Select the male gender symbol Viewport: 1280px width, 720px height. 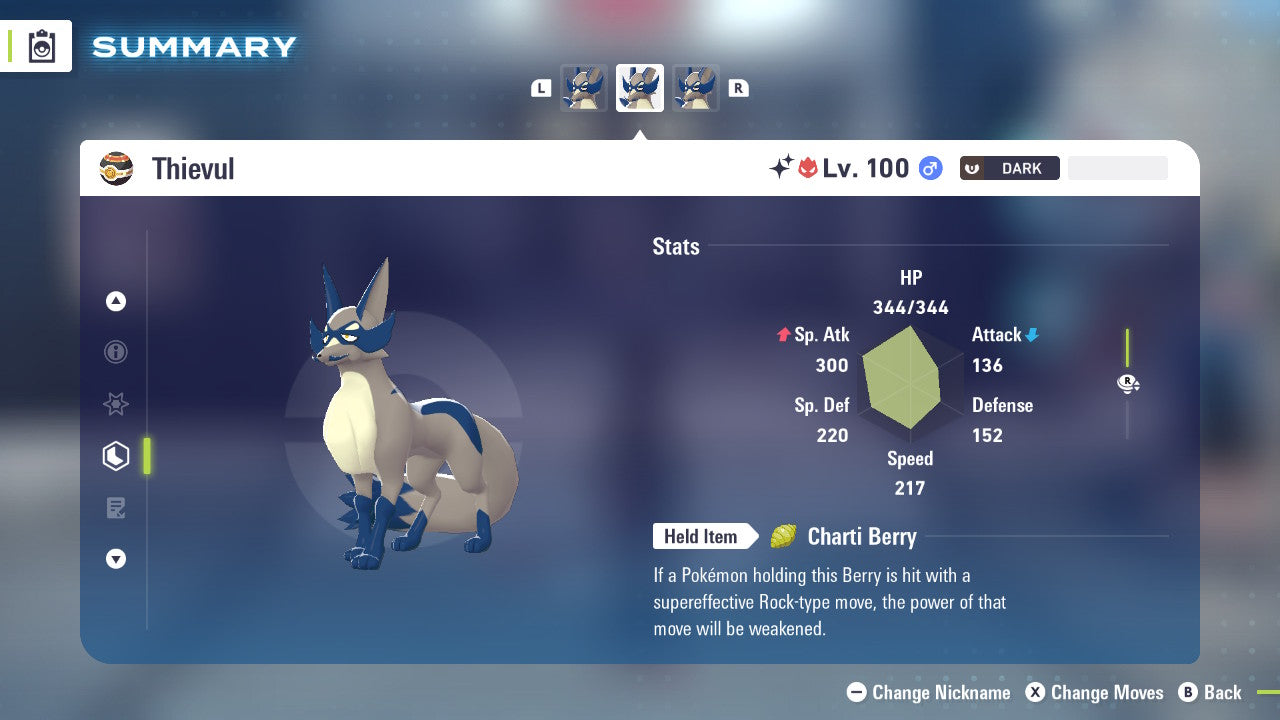(x=930, y=168)
